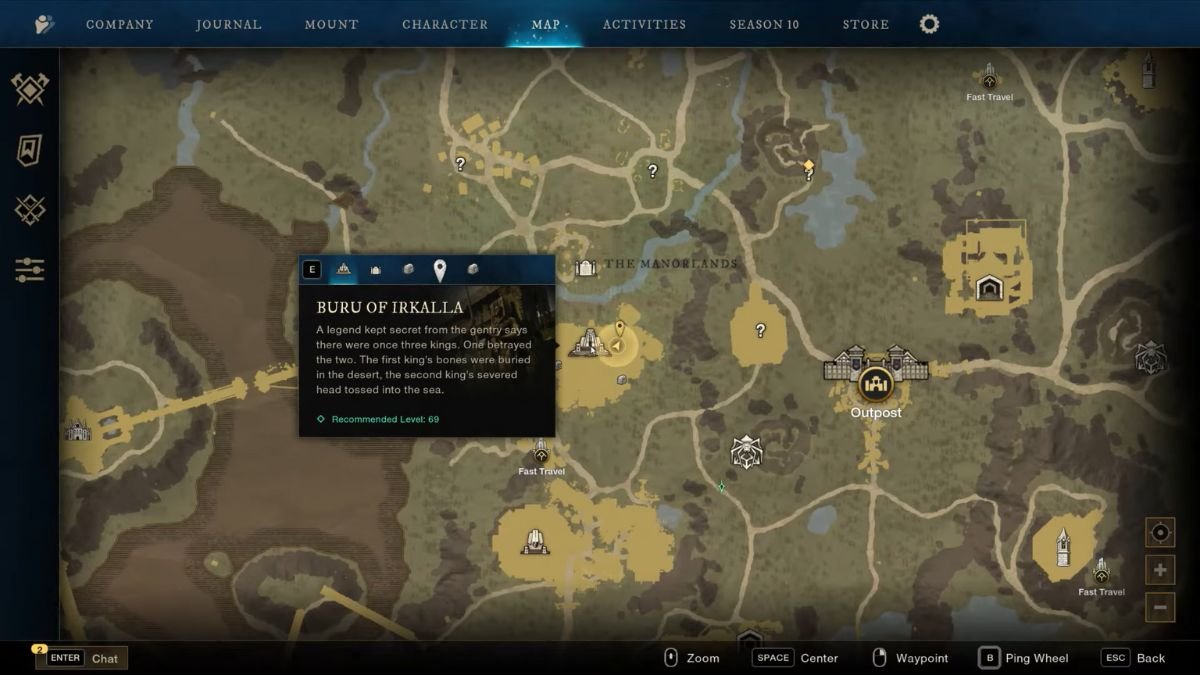Screen dimensions: 1200x675
Task: Choose the Fast Travel shrine below Buru of Irkalla
Action: [x=541, y=453]
